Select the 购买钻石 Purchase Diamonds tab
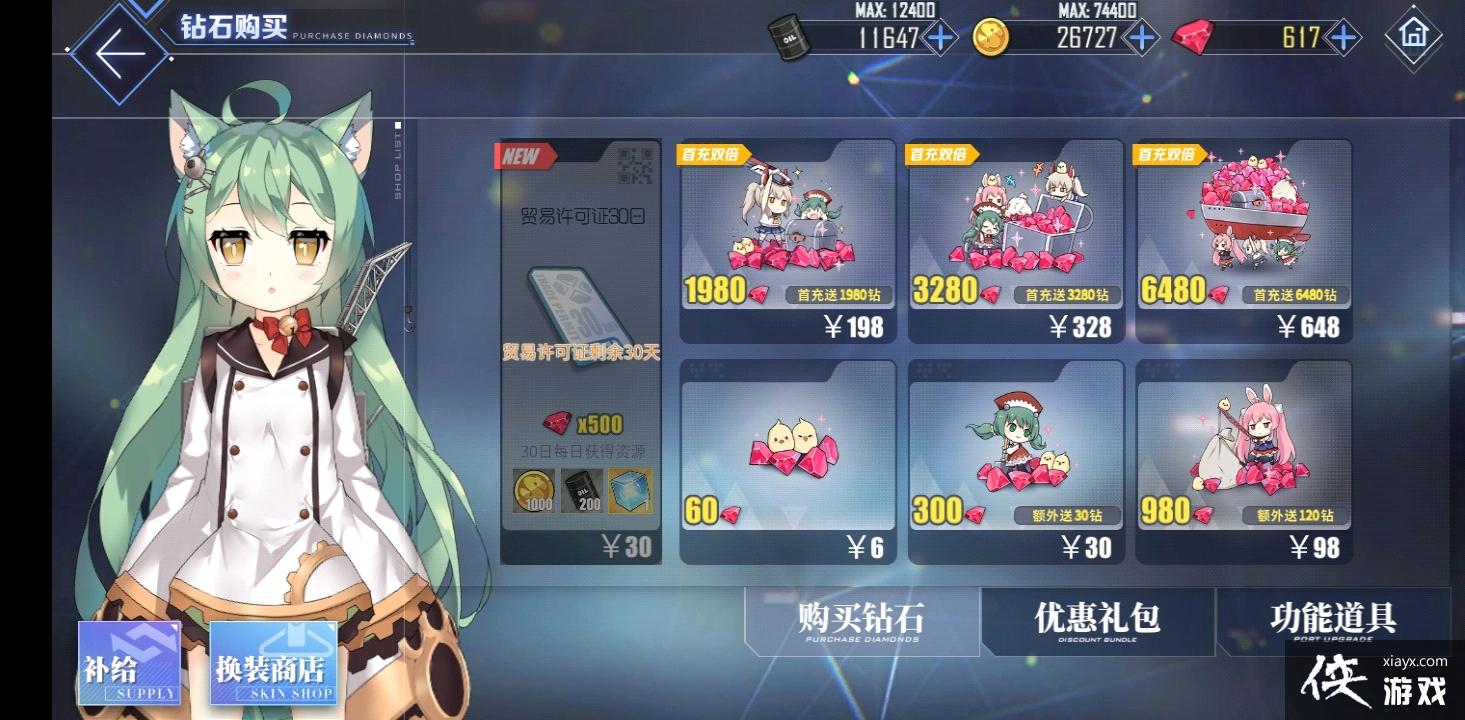1465x720 pixels. coord(858,622)
